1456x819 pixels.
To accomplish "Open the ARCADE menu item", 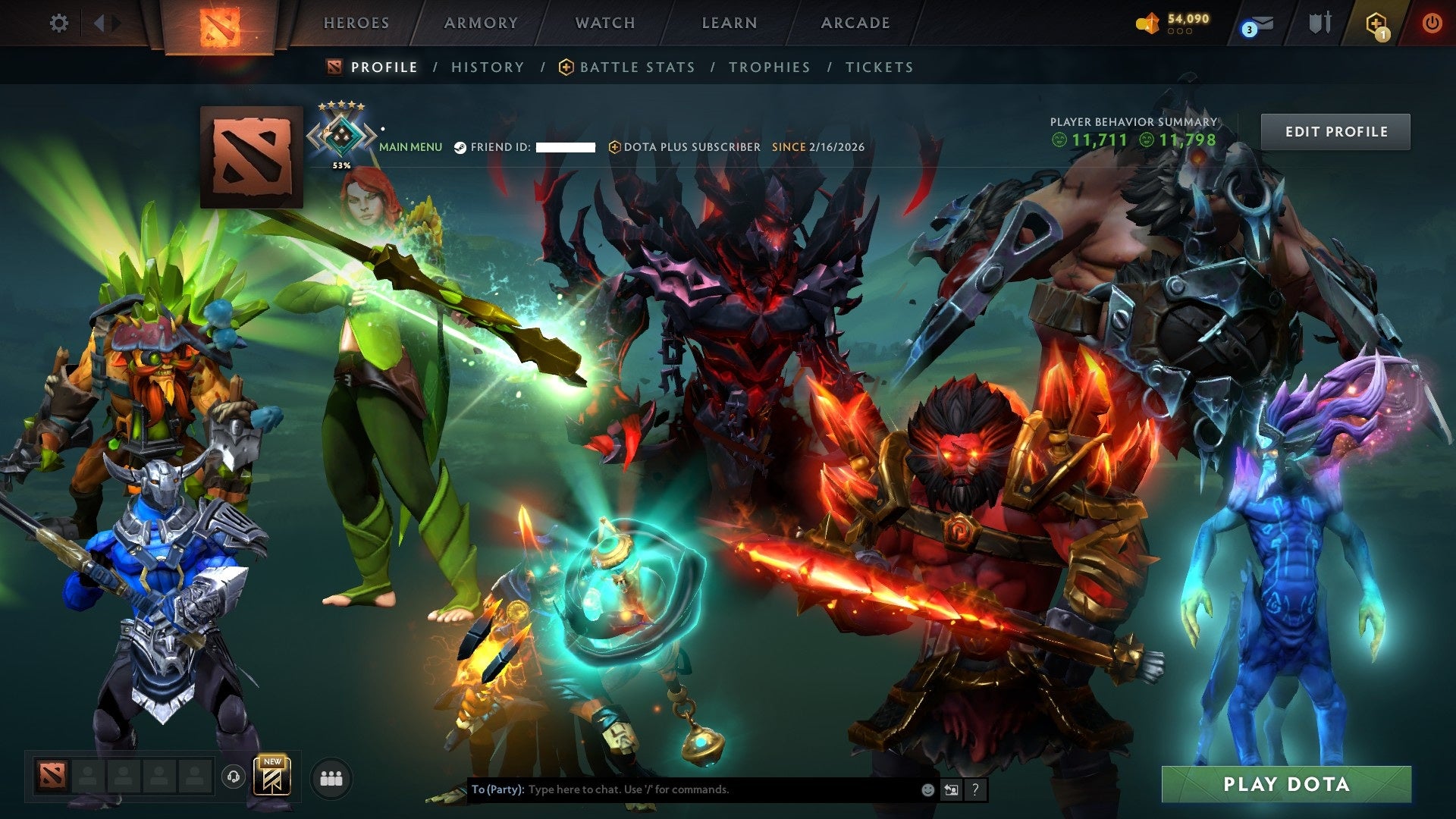I will (x=854, y=23).
